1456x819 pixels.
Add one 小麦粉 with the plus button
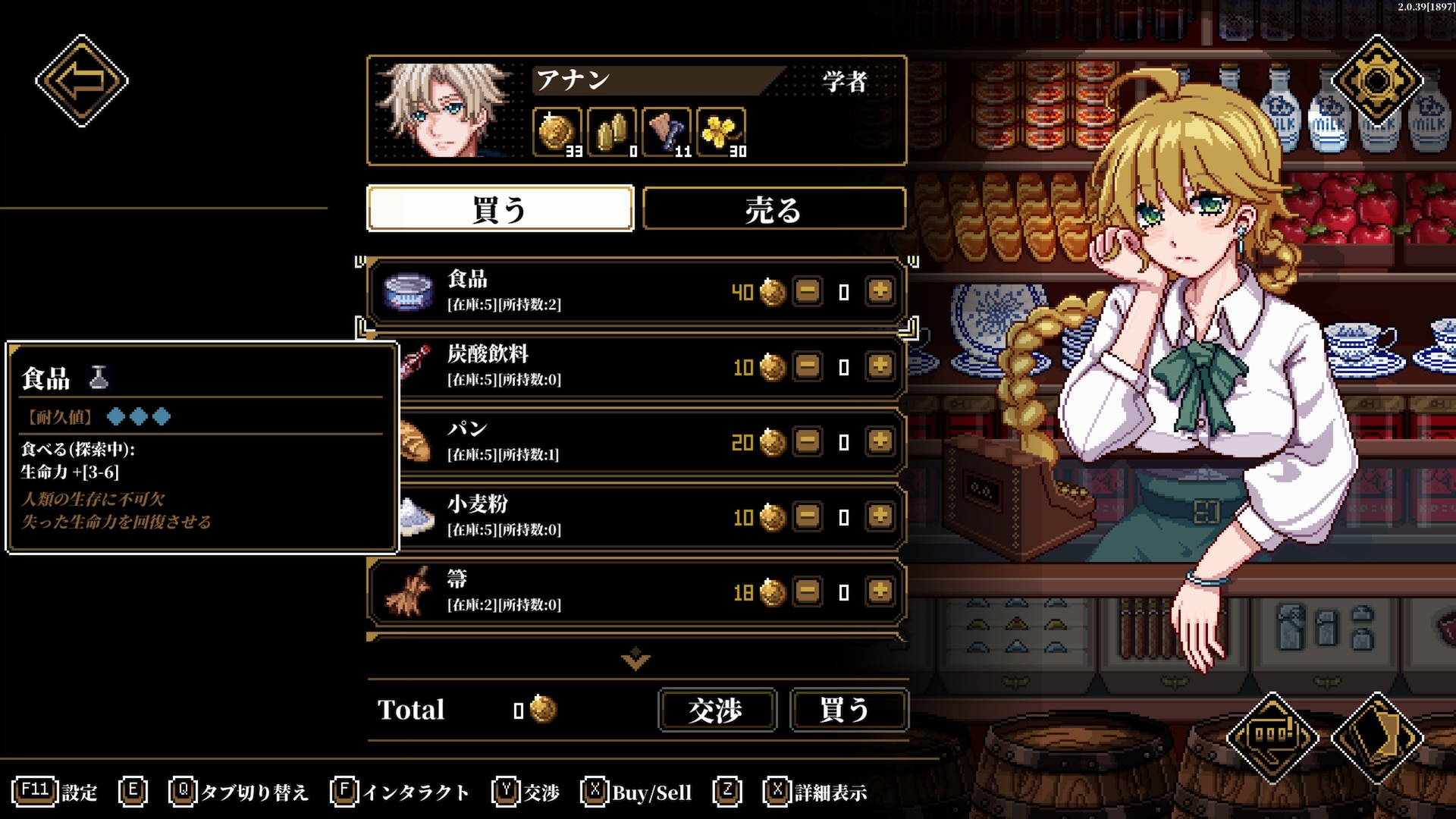[x=880, y=516]
